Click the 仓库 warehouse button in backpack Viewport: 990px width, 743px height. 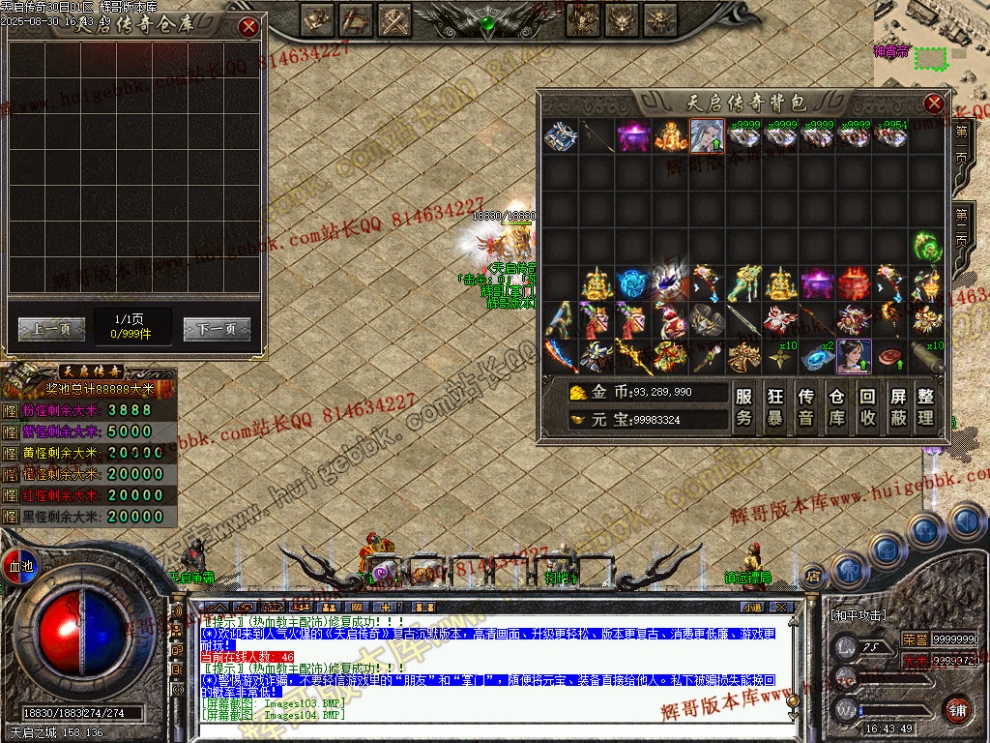click(x=837, y=407)
